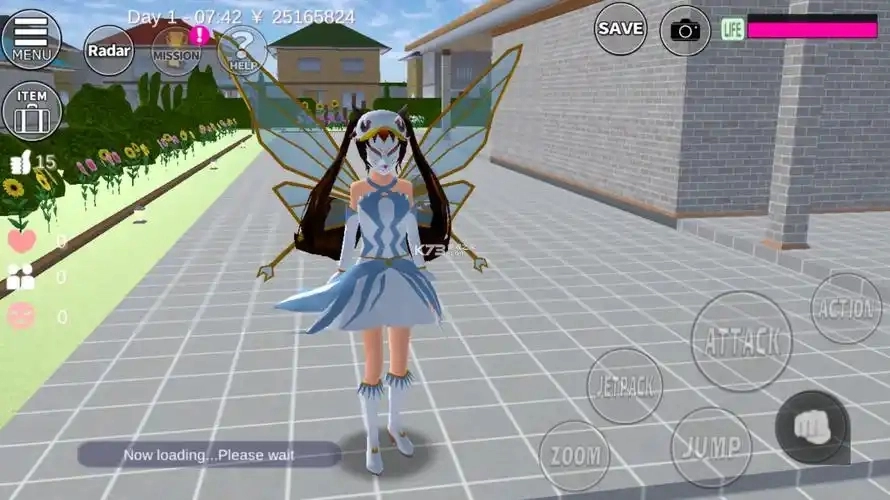Image resolution: width=890 pixels, height=500 pixels.
Task: Hit the ATTACK button
Action: point(741,341)
